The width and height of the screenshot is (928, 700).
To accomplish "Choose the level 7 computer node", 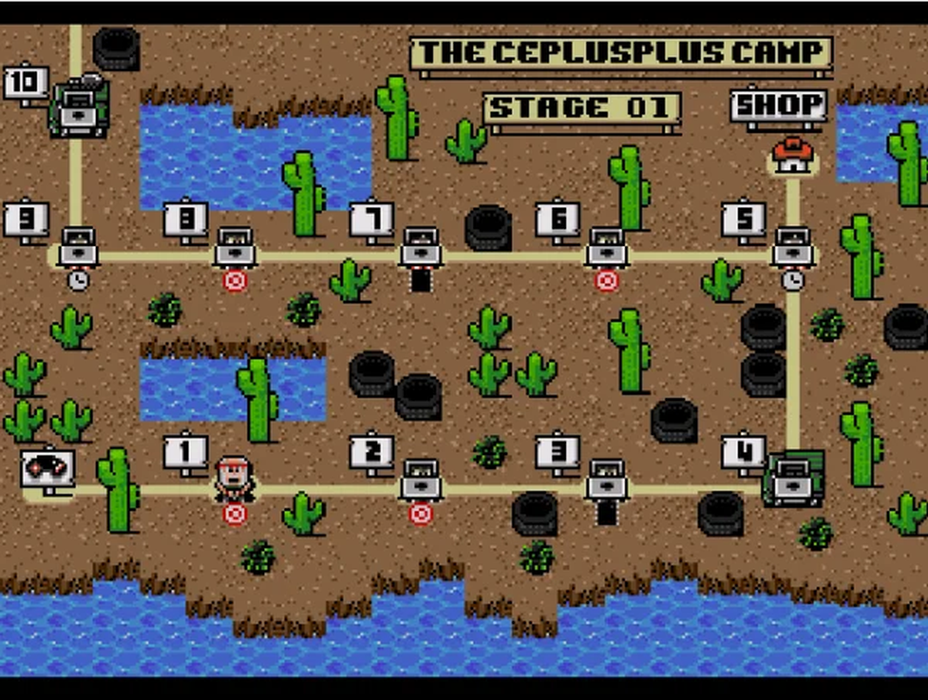I will tap(421, 246).
